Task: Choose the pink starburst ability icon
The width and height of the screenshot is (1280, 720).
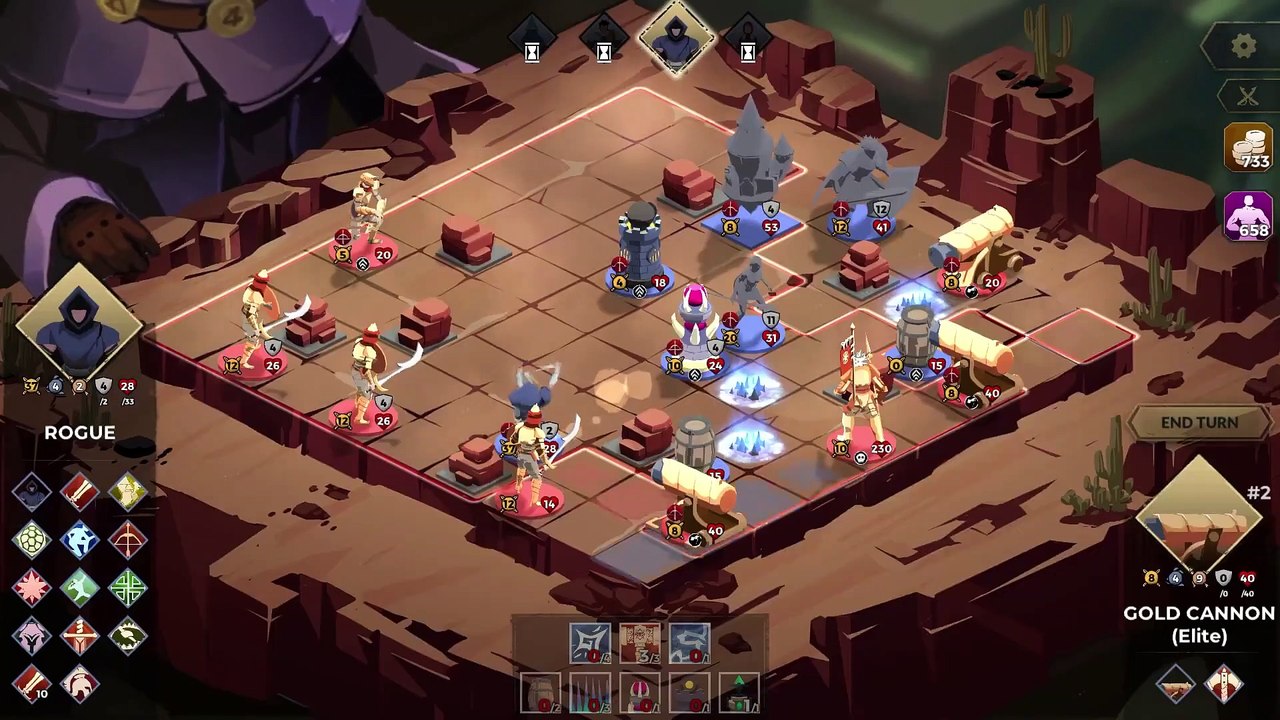Action: click(32, 587)
